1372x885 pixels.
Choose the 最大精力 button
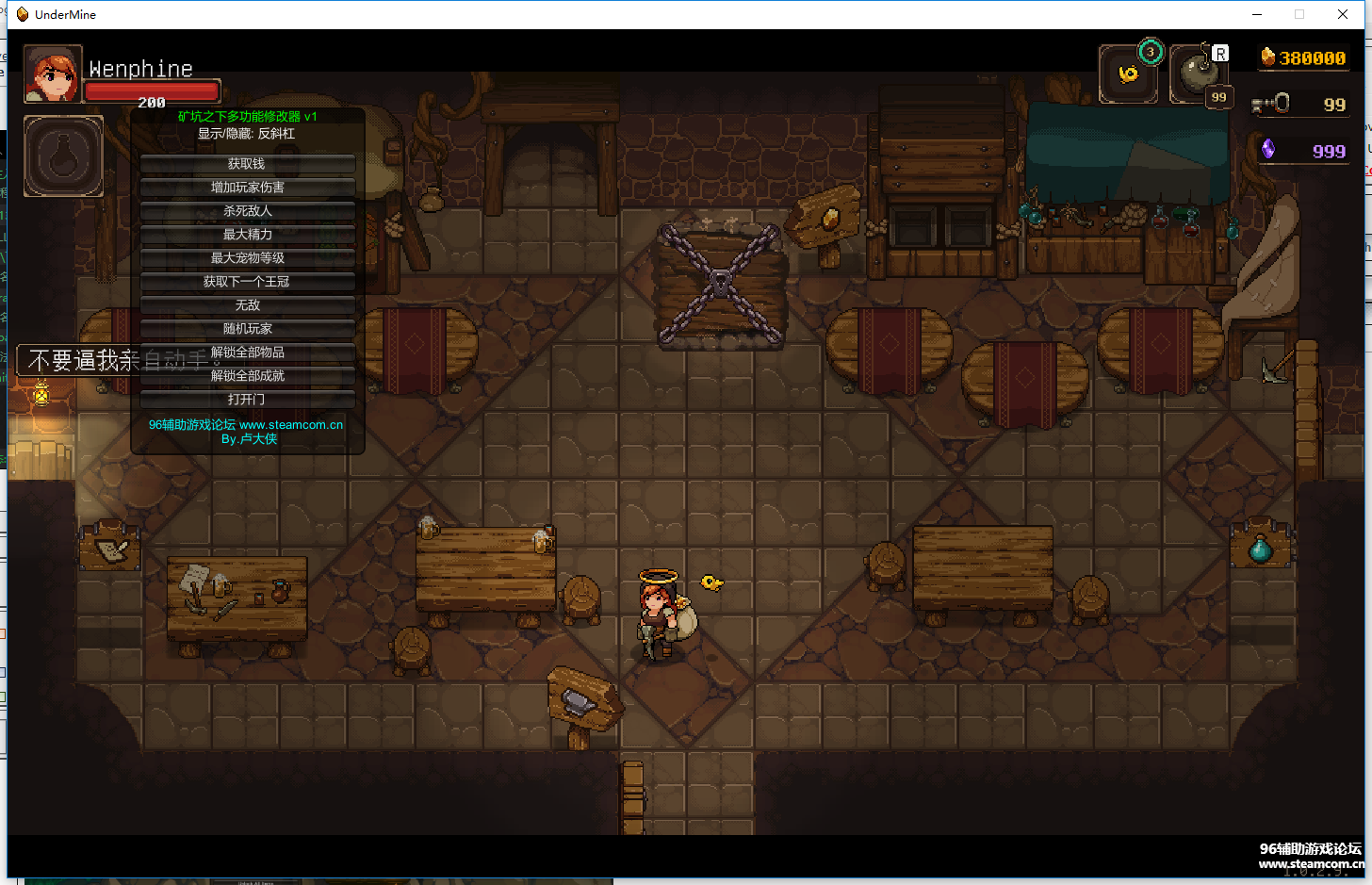click(x=247, y=235)
